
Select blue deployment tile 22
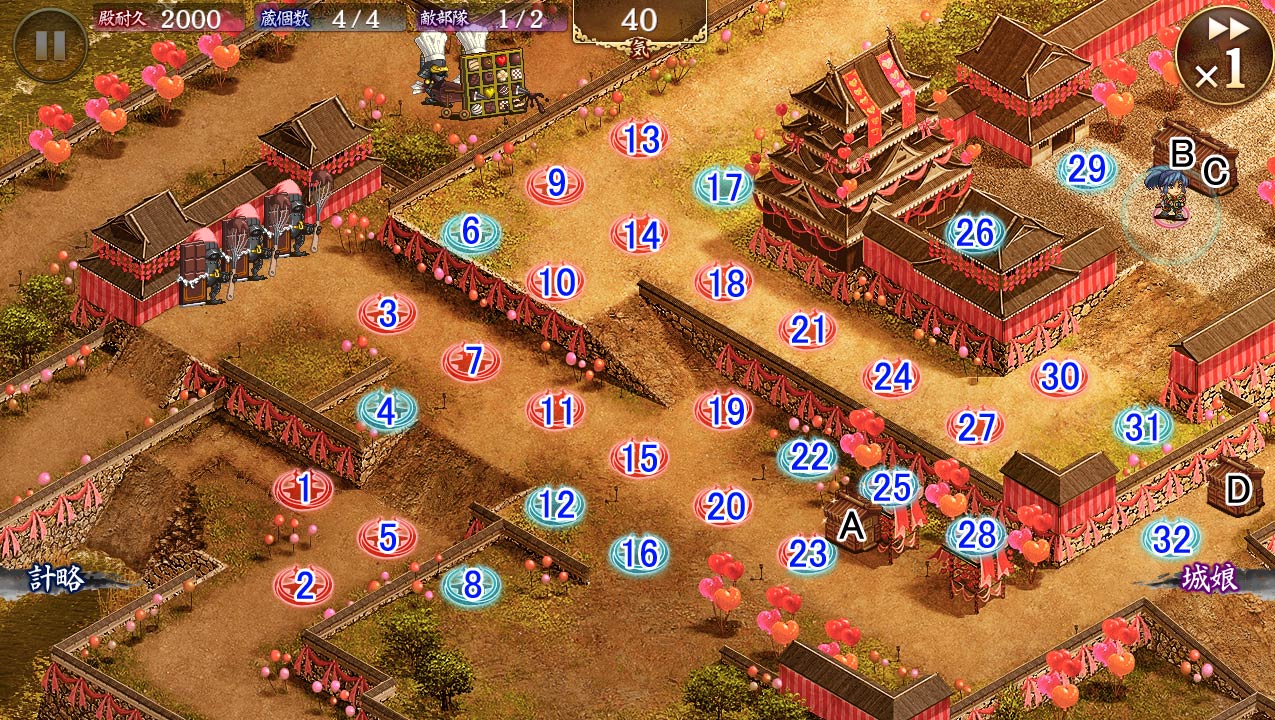point(808,457)
